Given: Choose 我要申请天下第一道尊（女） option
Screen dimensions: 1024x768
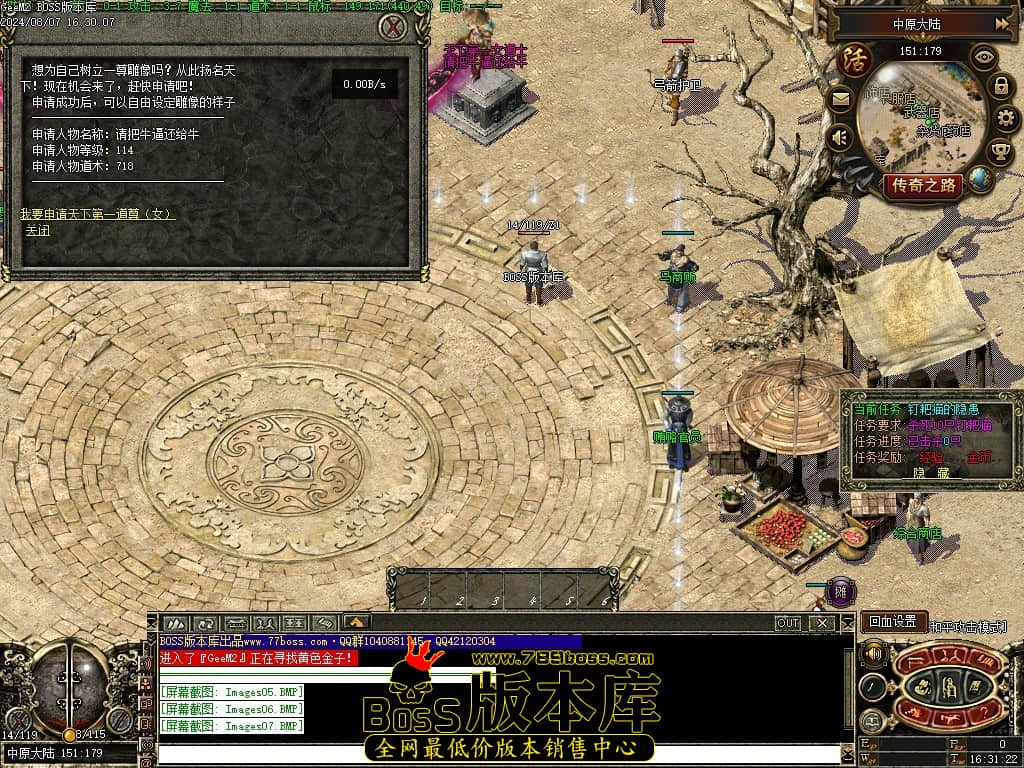Looking at the screenshot, I should pyautogui.click(x=98, y=214).
